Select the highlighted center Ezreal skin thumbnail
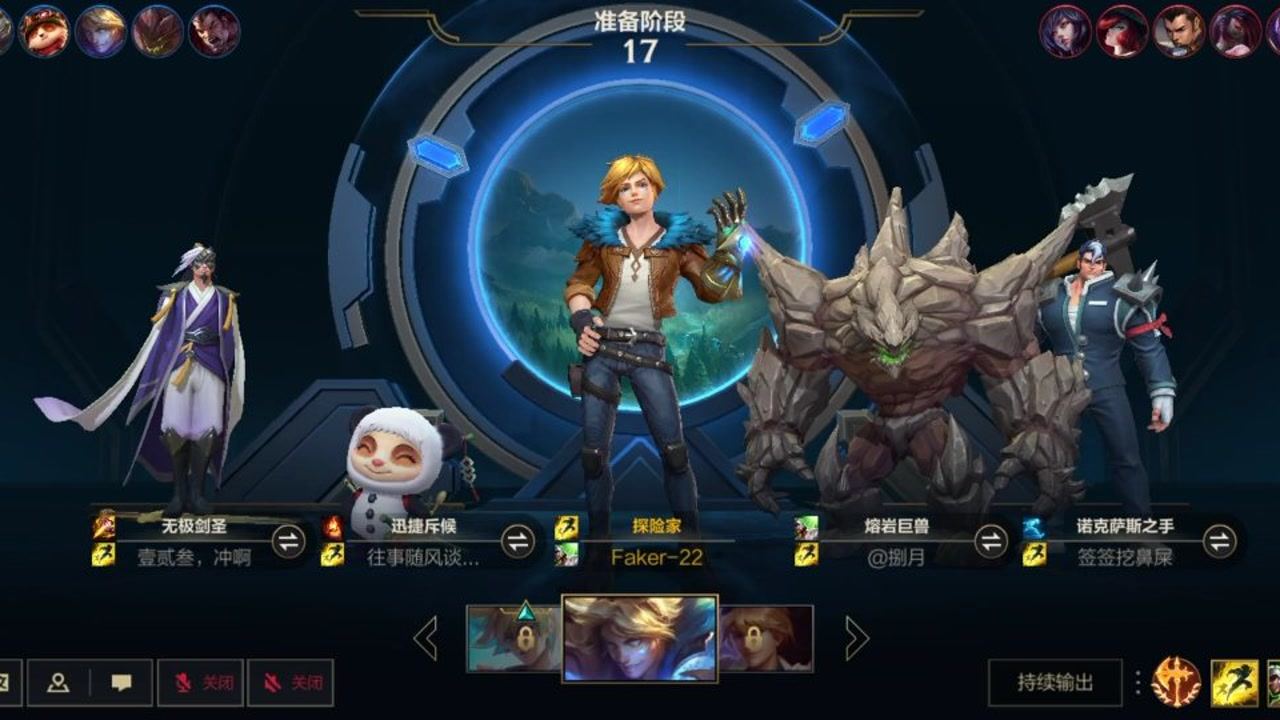 pos(640,638)
